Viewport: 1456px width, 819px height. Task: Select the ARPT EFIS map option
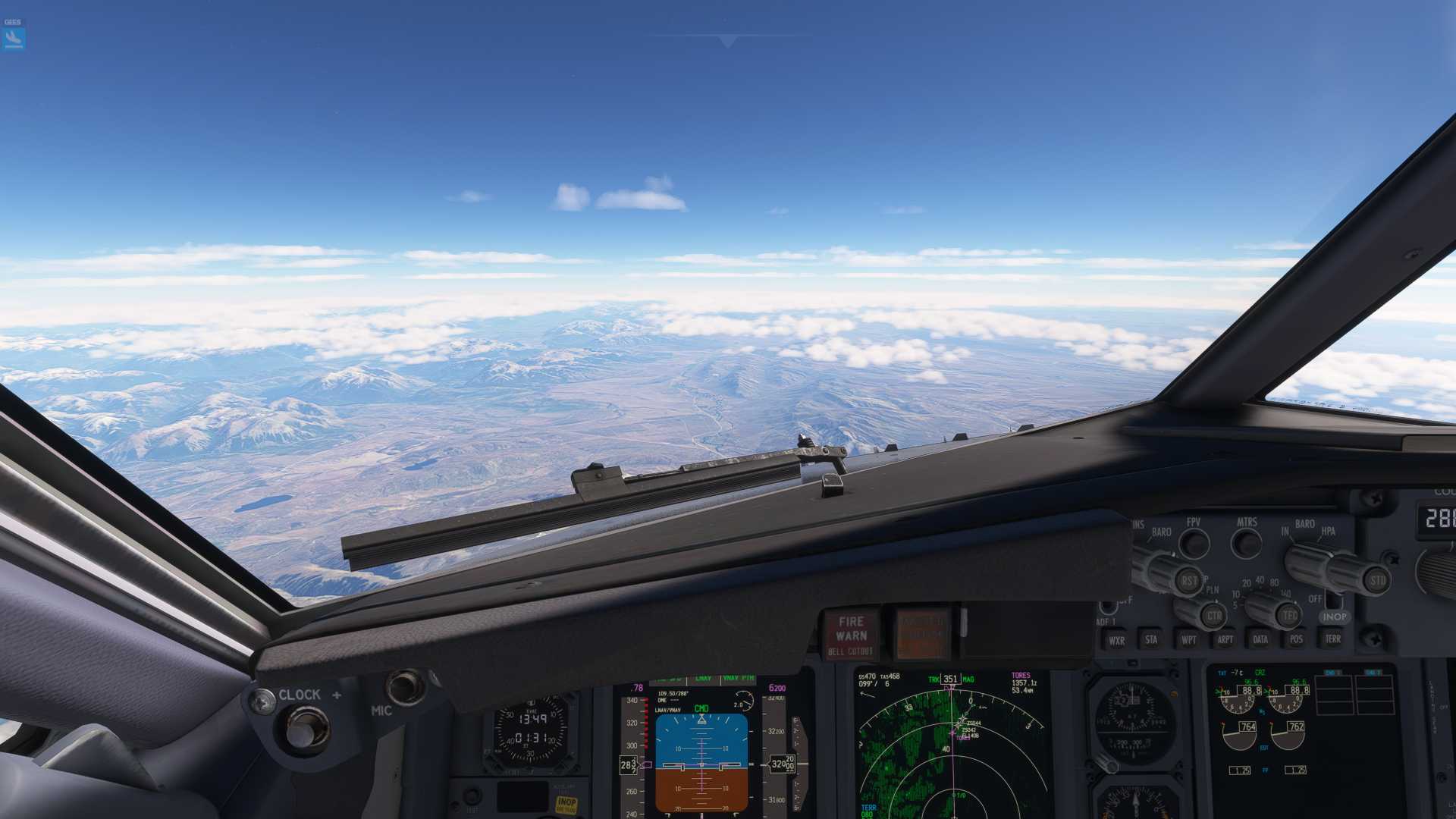1226,639
